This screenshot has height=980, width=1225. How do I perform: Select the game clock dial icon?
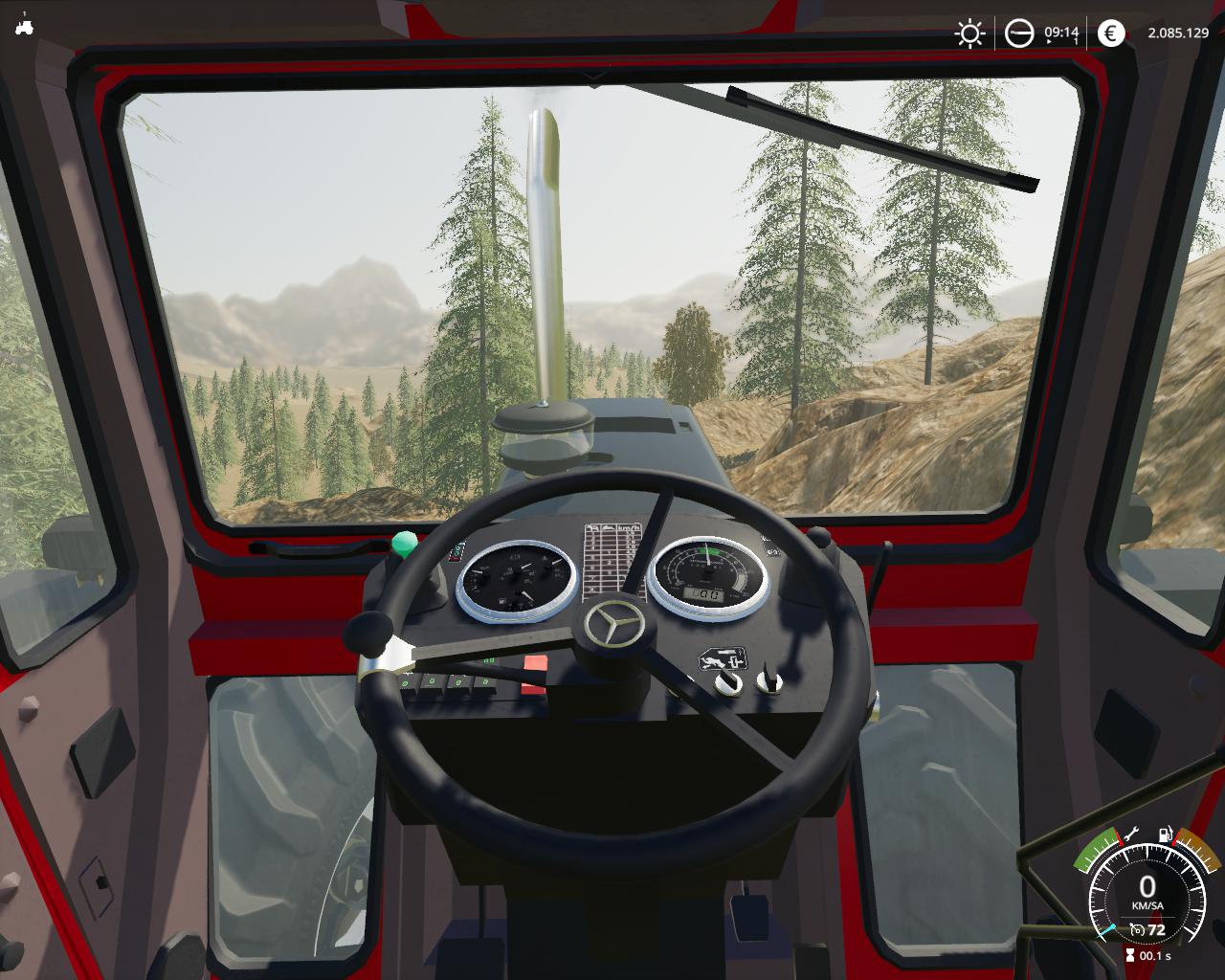[1019, 34]
